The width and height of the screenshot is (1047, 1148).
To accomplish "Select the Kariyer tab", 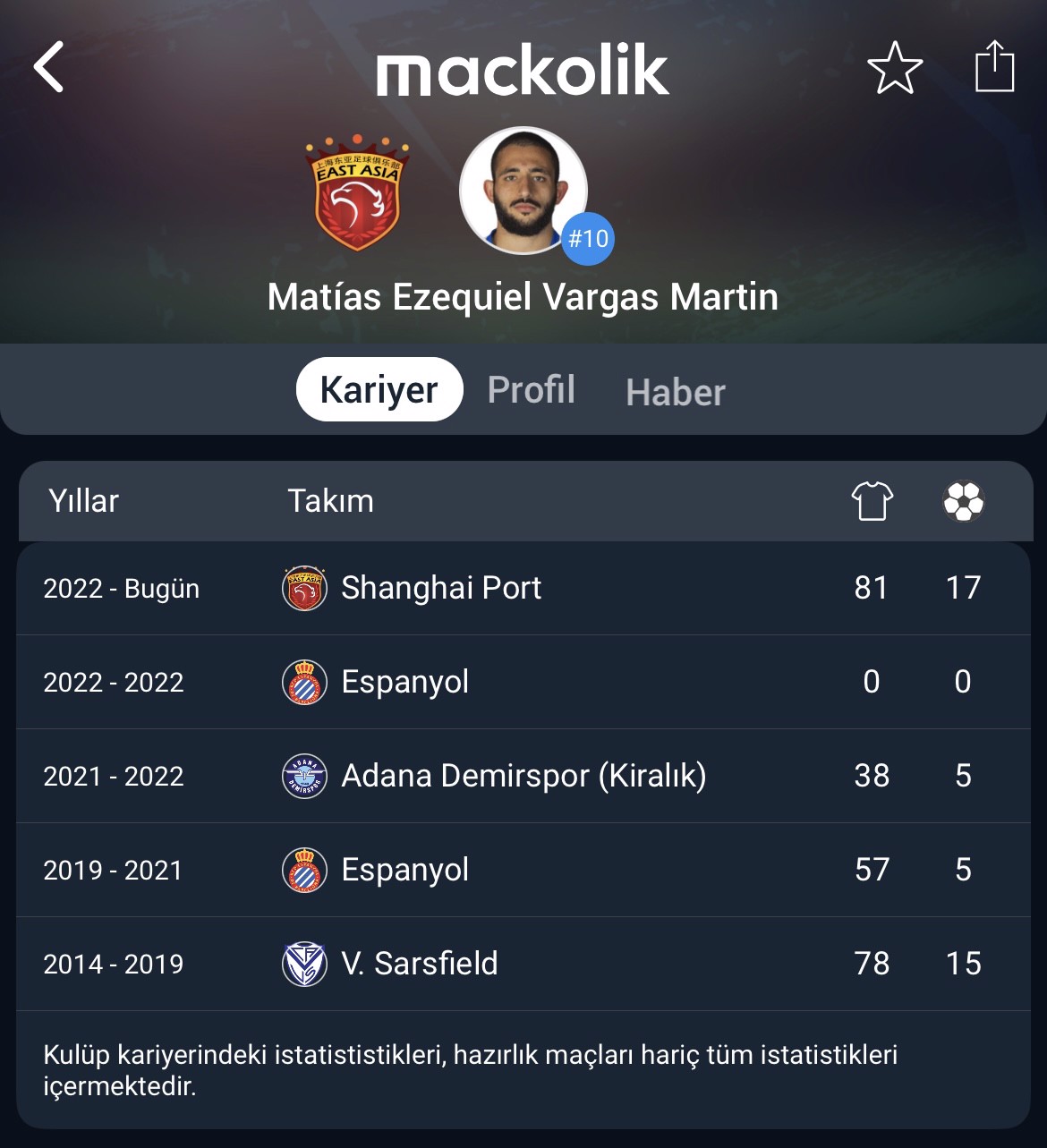I will coord(379,390).
